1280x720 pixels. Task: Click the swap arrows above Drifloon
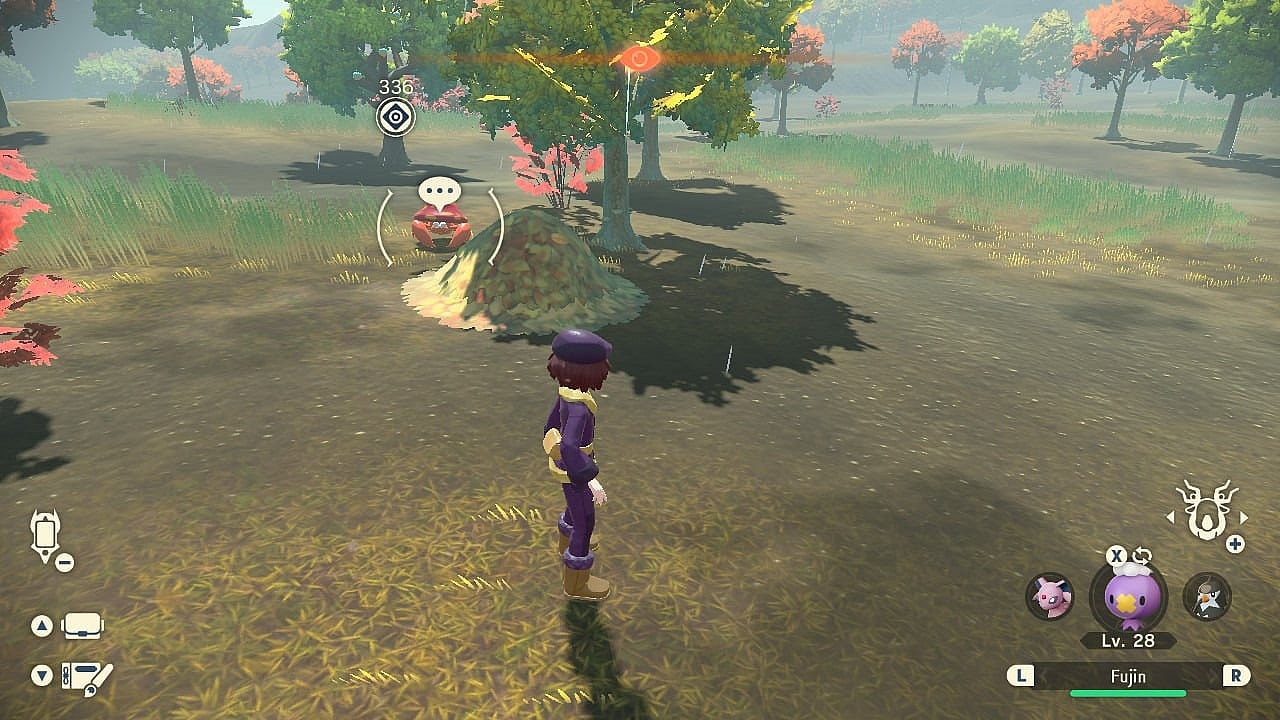pyautogui.click(x=1142, y=556)
